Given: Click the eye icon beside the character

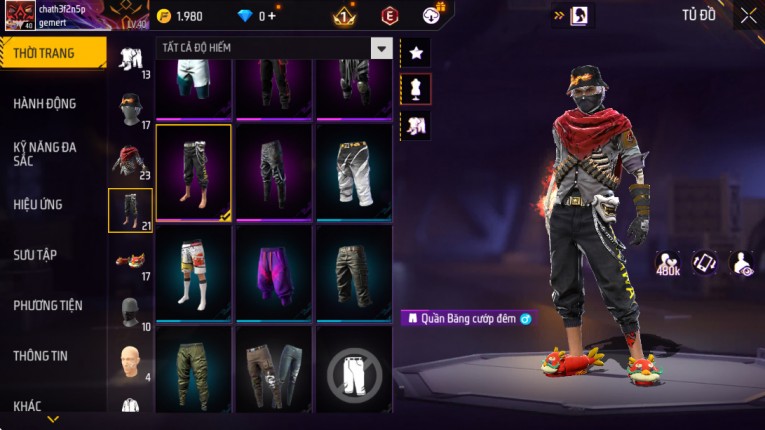Looking at the screenshot, I should click(x=742, y=262).
